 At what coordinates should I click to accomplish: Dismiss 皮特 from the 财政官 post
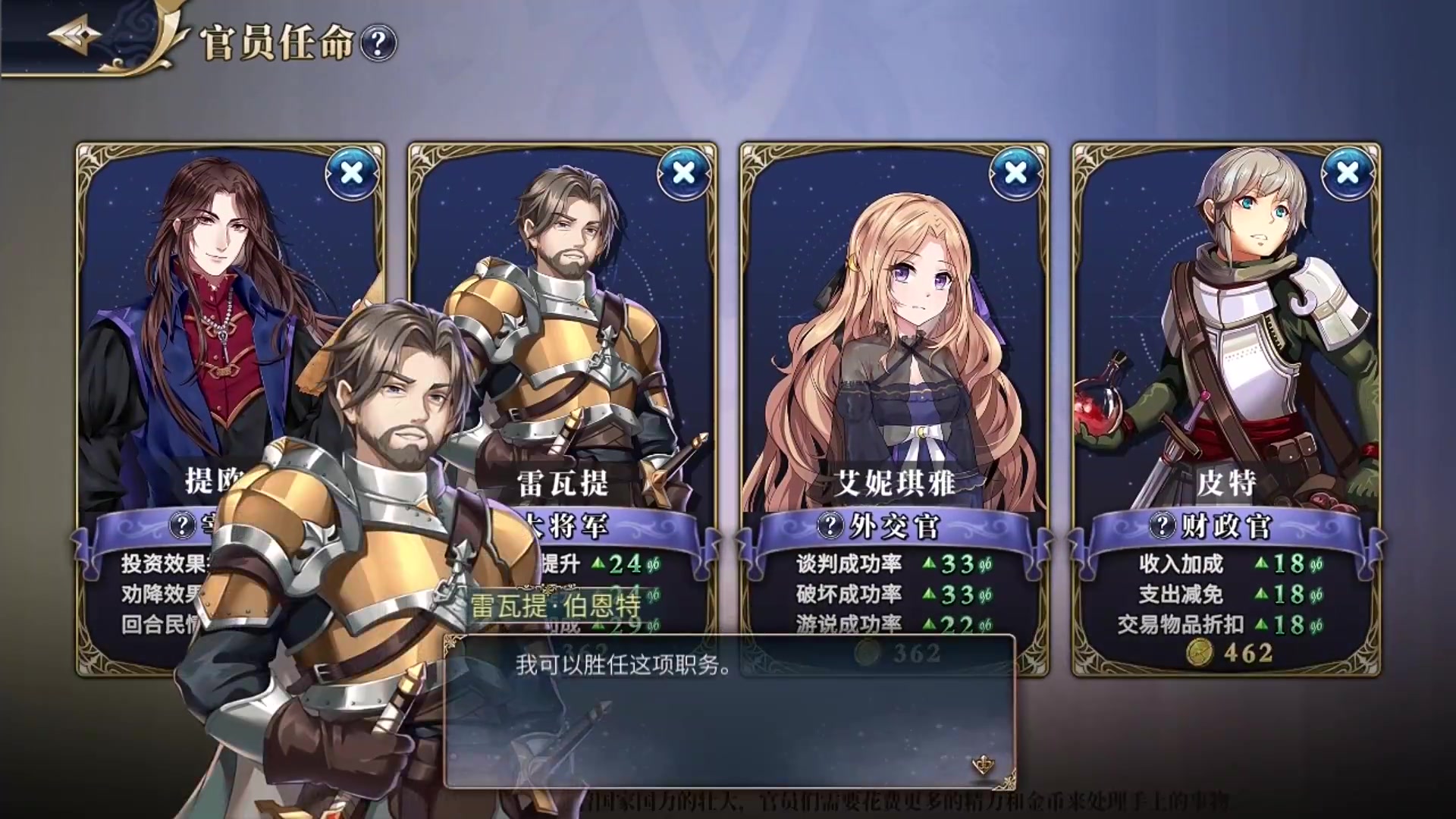pos(1347,174)
